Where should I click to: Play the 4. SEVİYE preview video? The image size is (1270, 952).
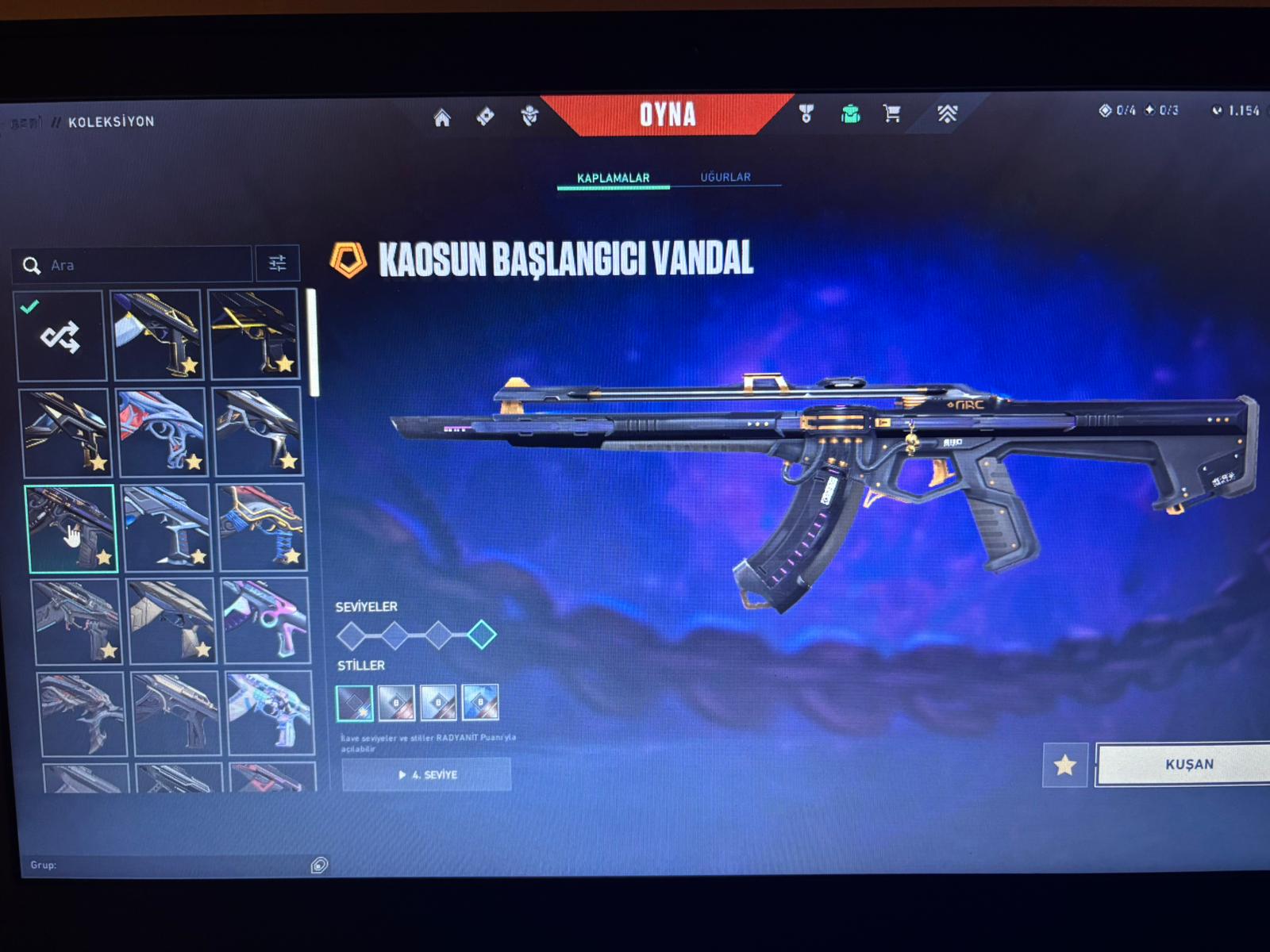427,774
